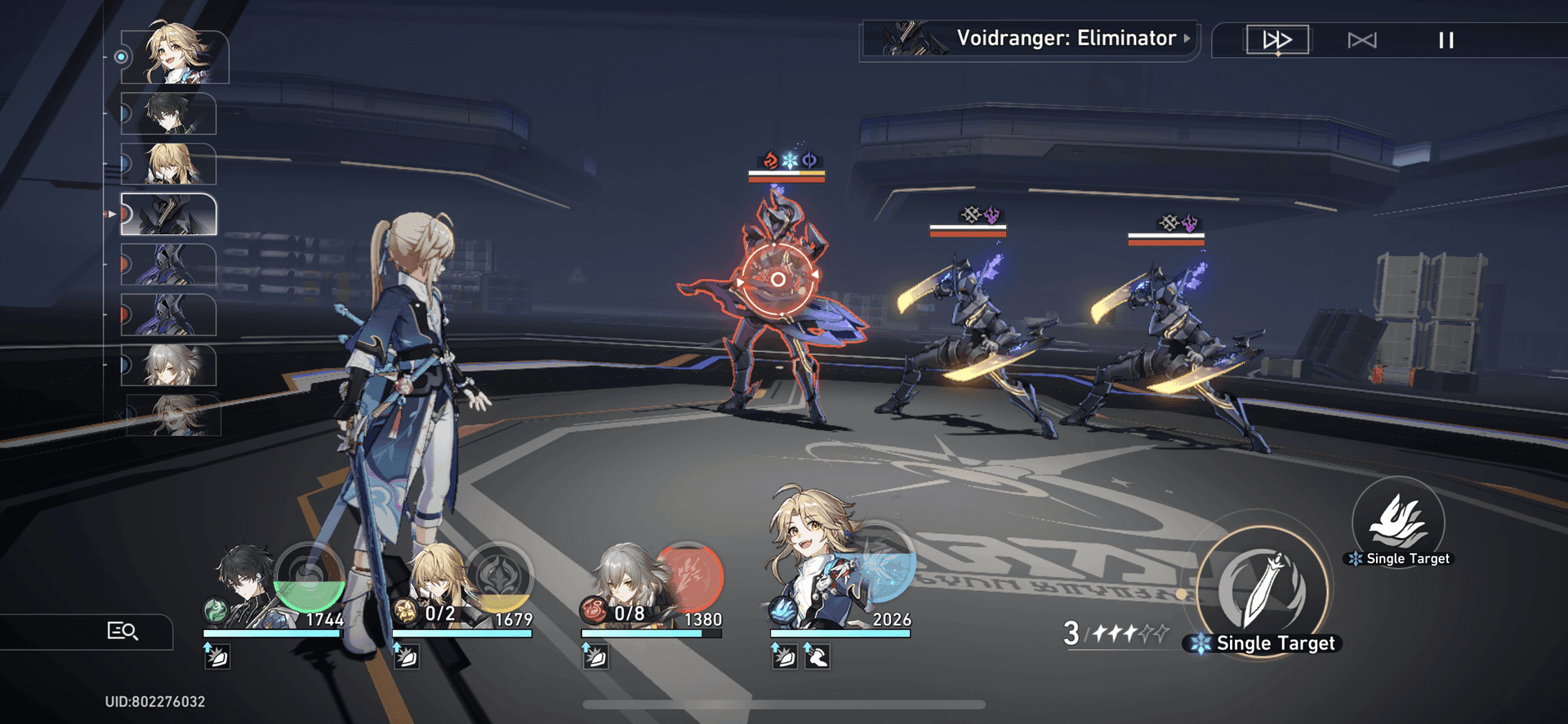Viewport: 1568px width, 724px height.
Task: Pause the battle
Action: pos(1445,40)
